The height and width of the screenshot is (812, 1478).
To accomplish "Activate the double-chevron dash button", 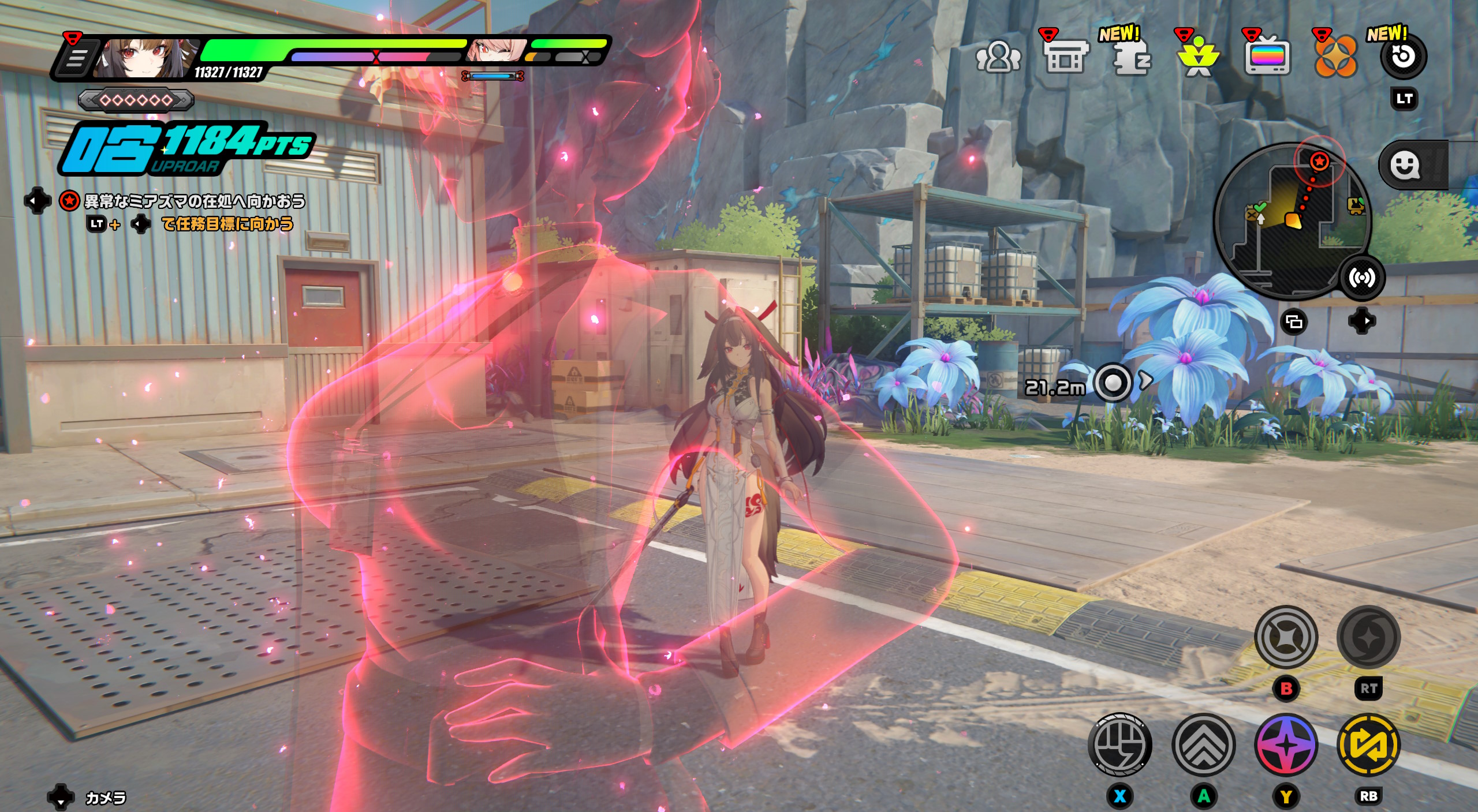I will tap(1203, 745).
